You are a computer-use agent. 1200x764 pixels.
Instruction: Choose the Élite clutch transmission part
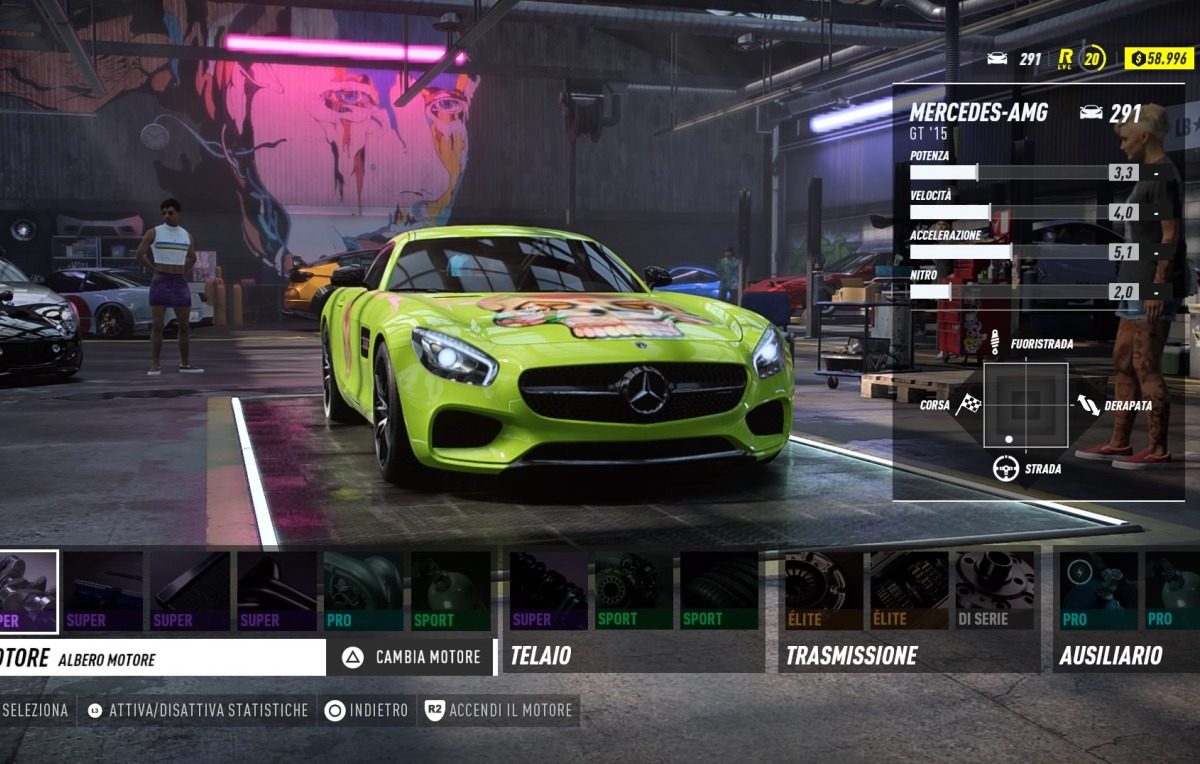pos(822,591)
